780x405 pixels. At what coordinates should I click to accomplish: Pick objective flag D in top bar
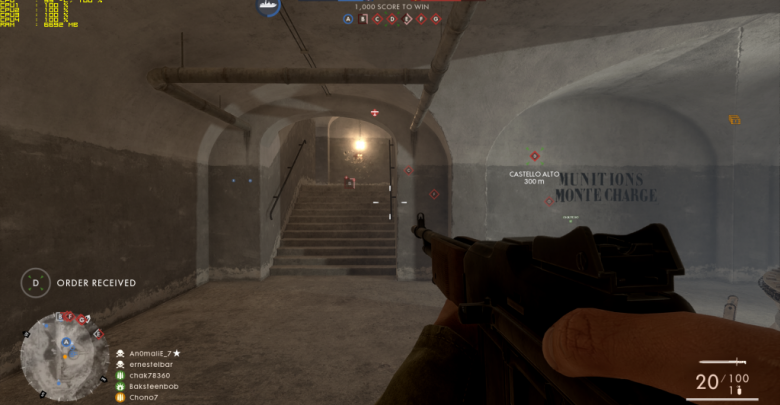coord(392,19)
